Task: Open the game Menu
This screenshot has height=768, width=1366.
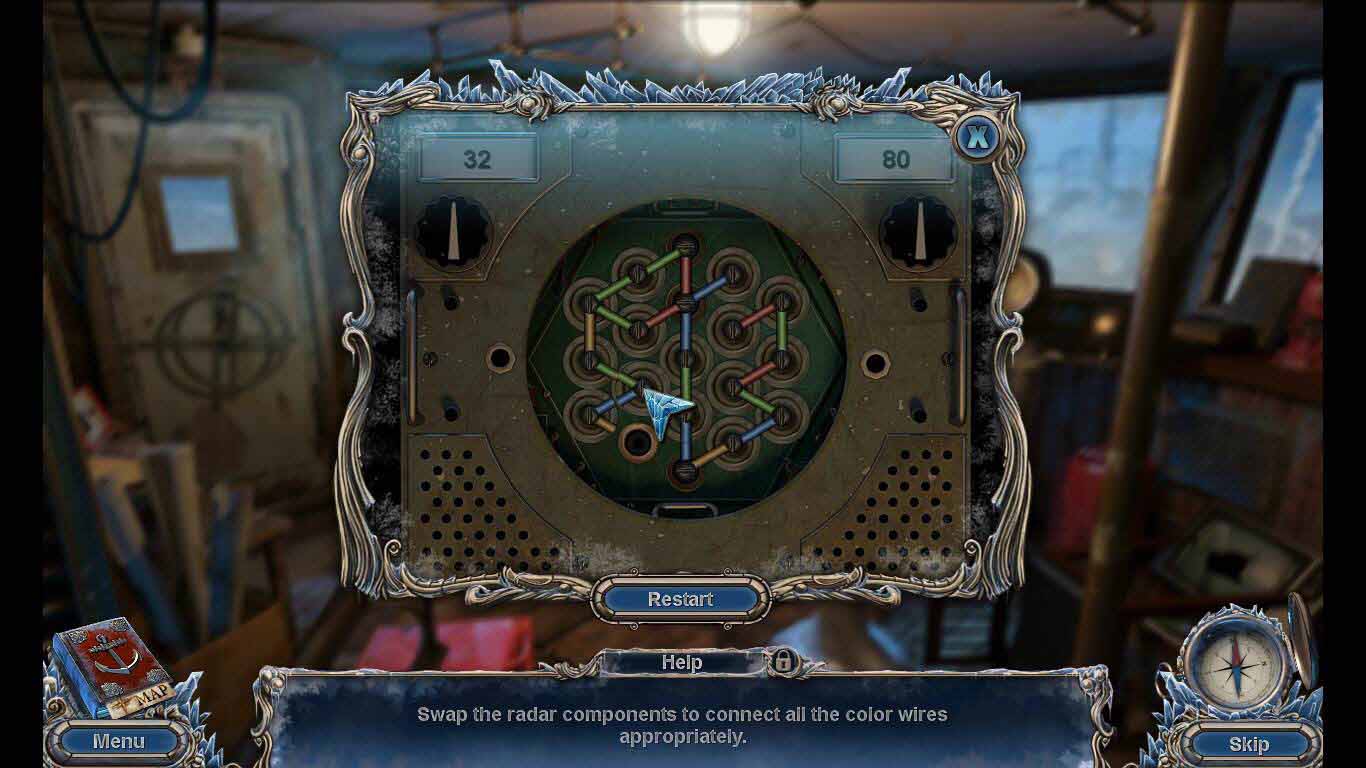Action: [x=118, y=741]
